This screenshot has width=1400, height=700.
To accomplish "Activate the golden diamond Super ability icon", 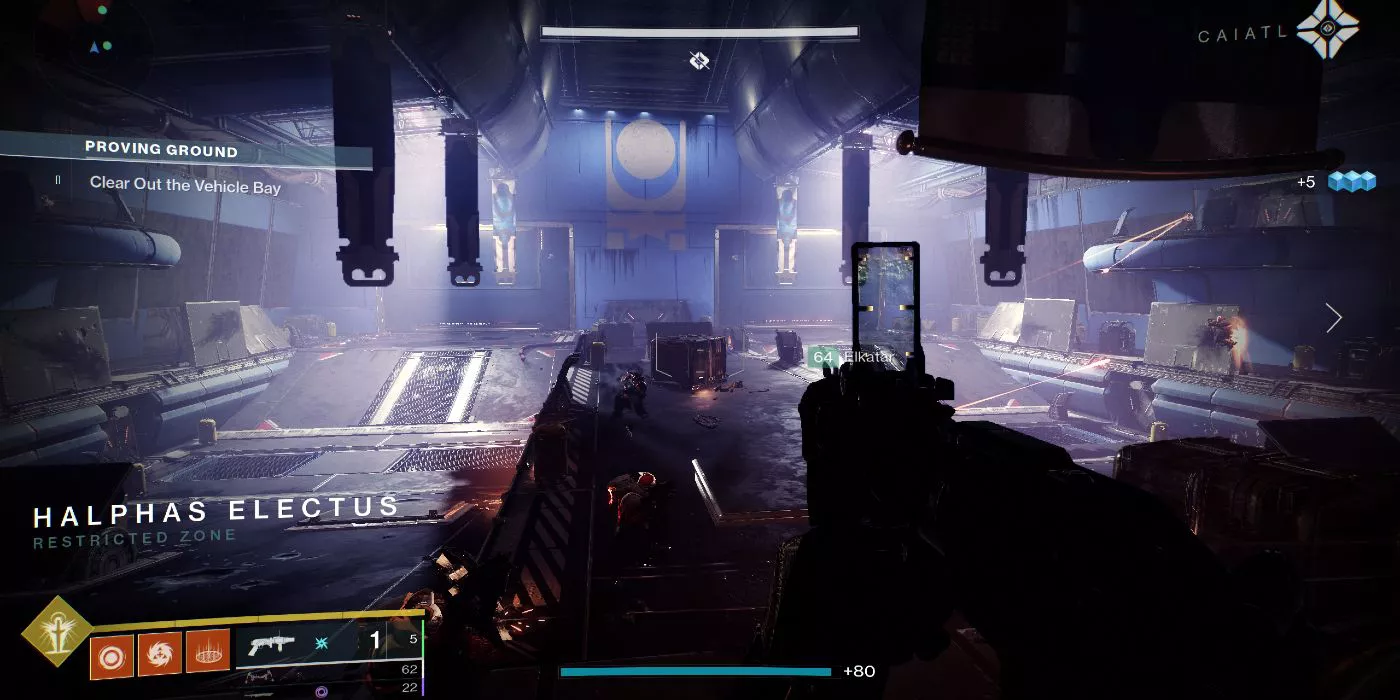I will pos(57,631).
